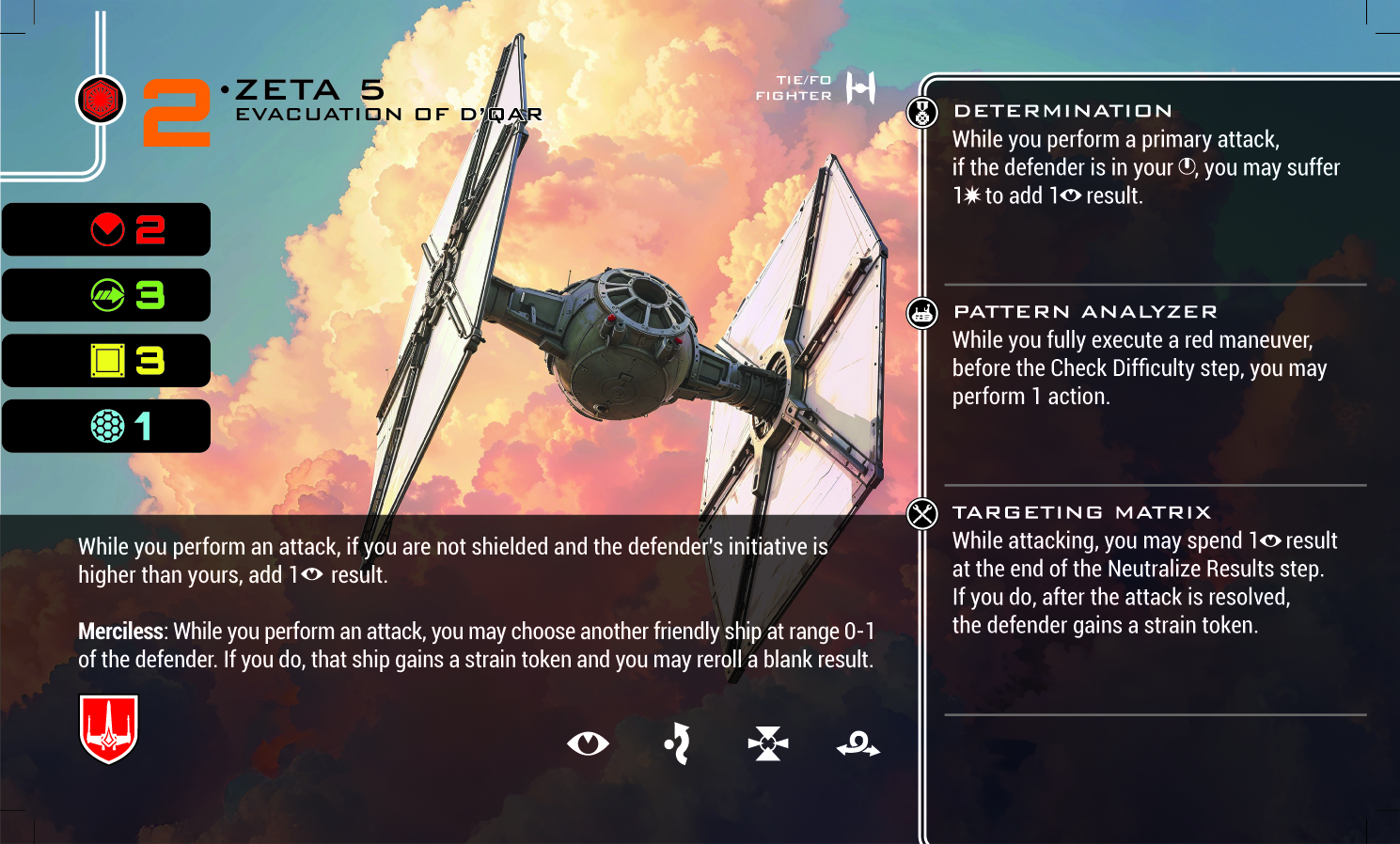Click the Targeting Matrix upgrade icon

click(922, 514)
